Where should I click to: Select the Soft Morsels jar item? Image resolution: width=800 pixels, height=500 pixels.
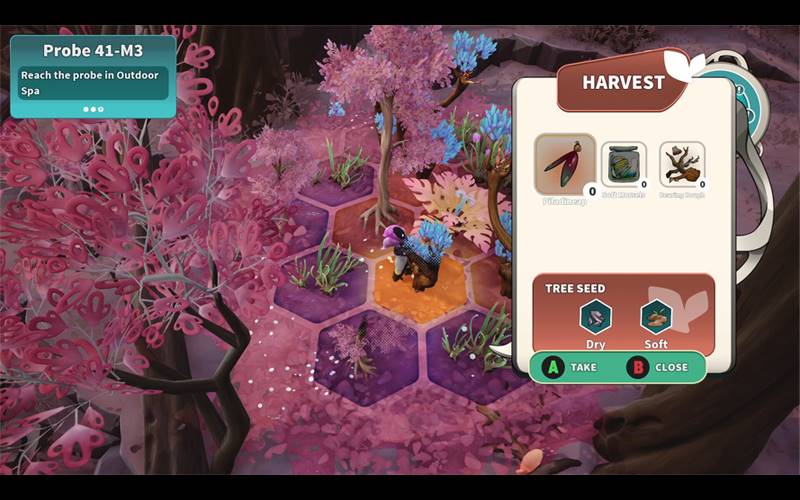(623, 164)
